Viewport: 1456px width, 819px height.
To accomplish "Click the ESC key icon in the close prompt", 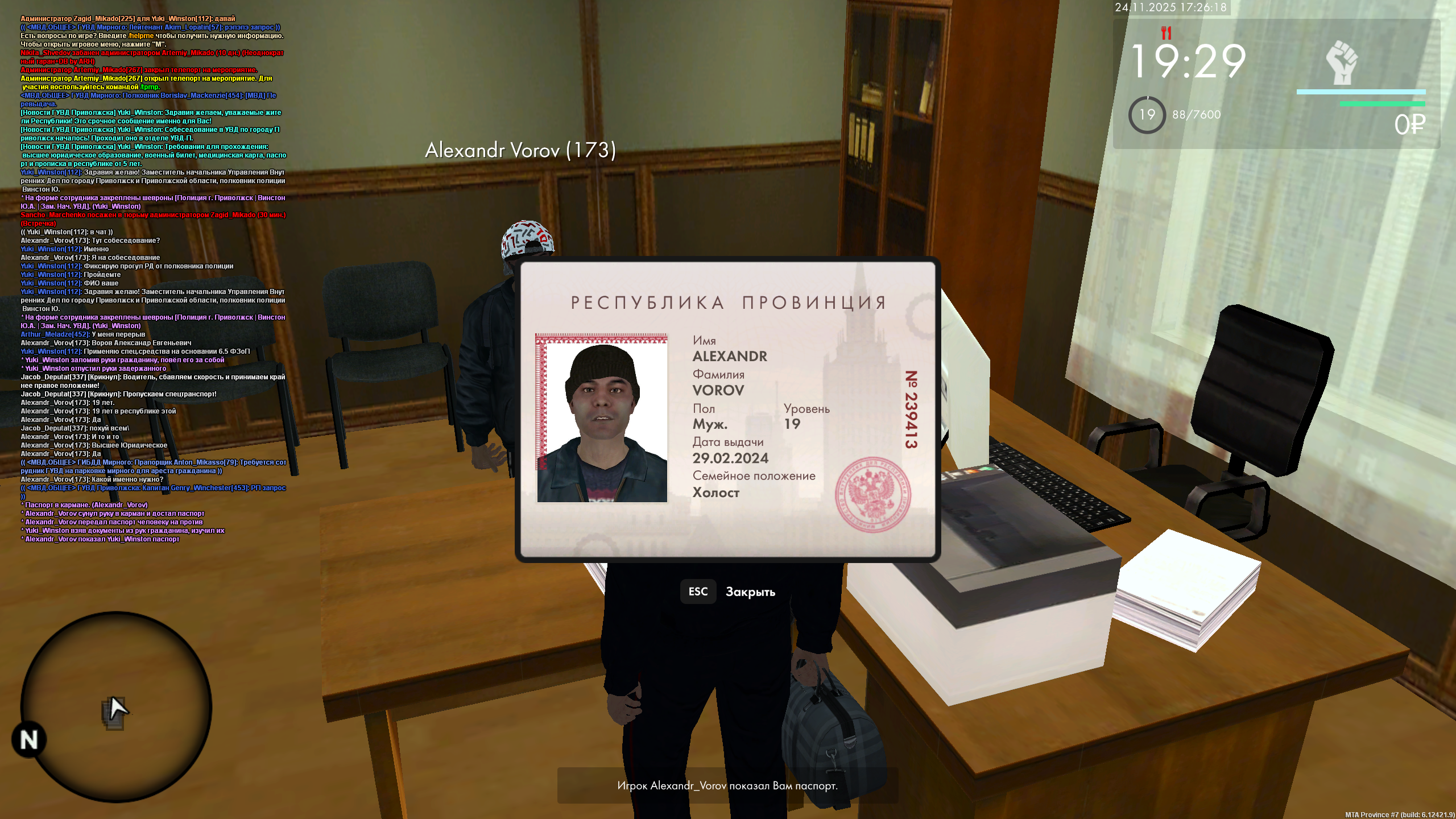I will 698,591.
